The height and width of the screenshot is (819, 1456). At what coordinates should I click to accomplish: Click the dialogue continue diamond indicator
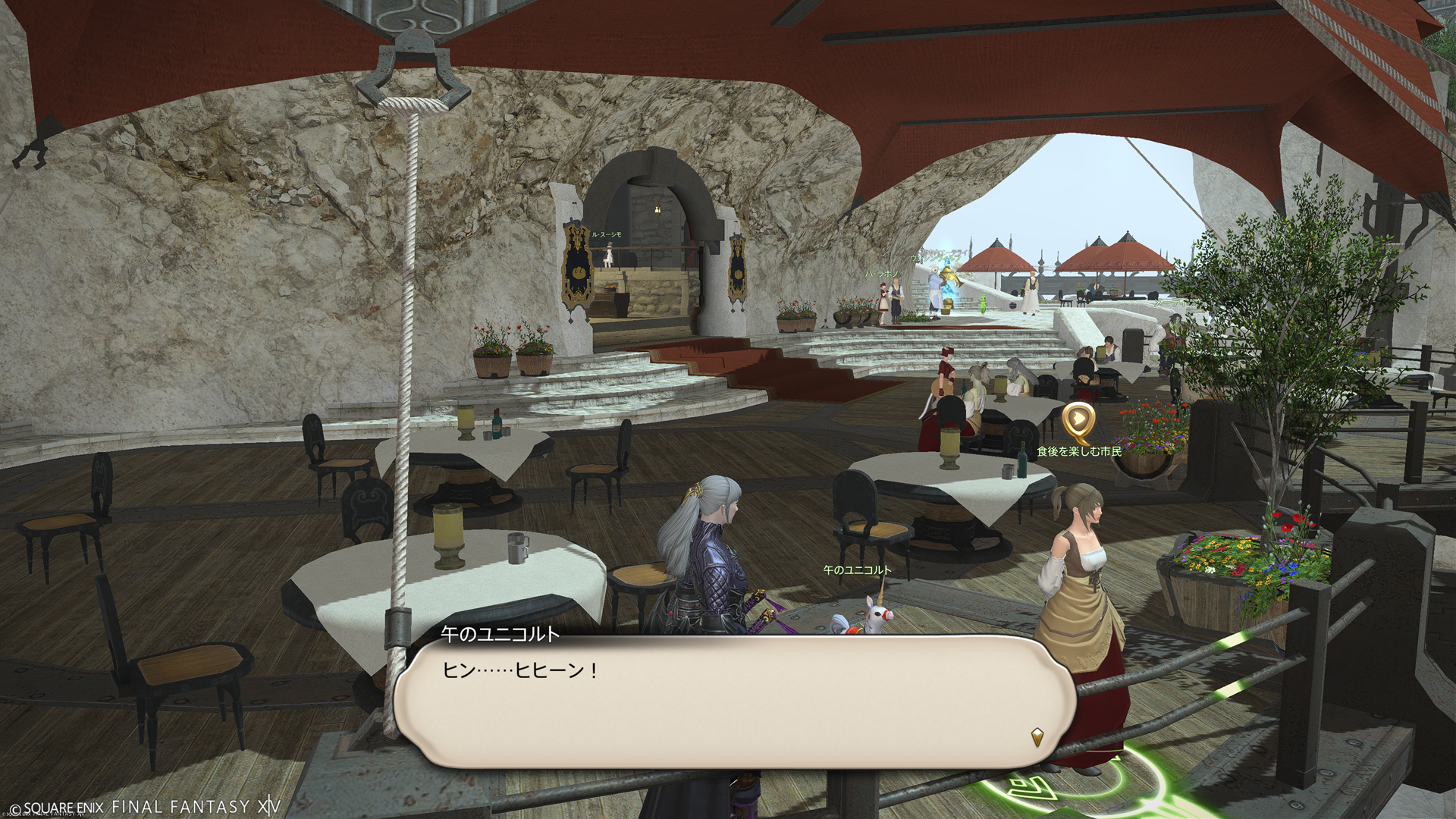1037,736
